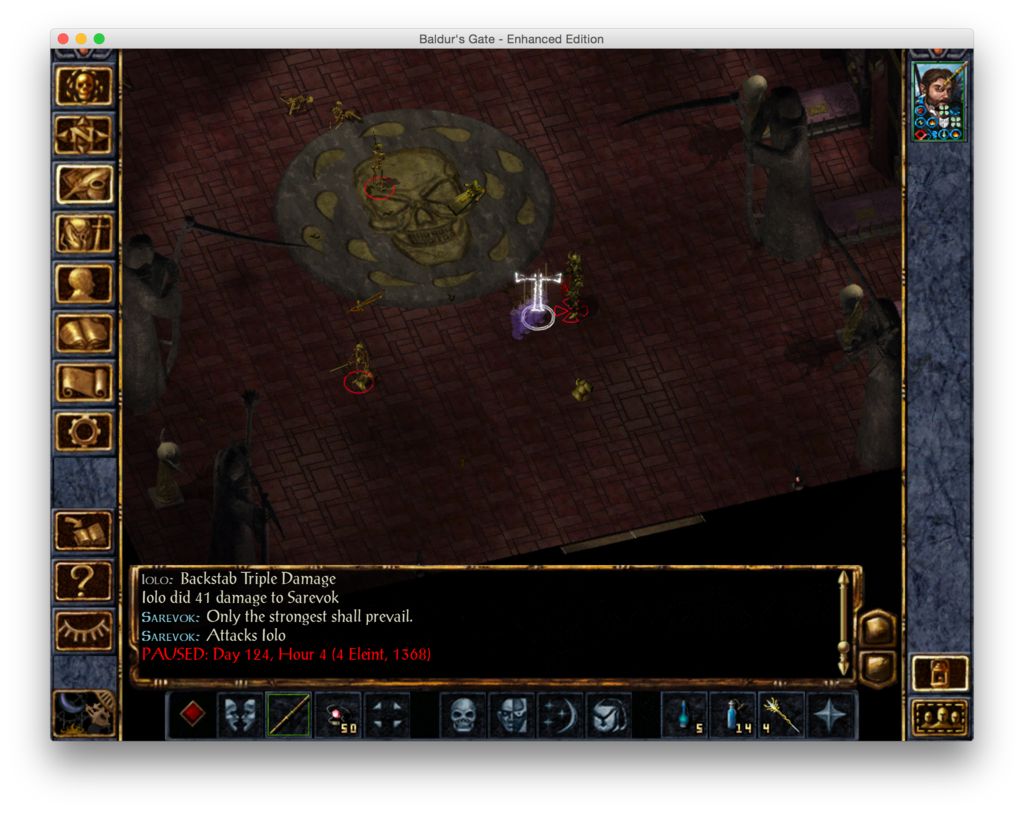This screenshot has height=813, width=1024.
Task: Activate the skull thieving ability
Action: tap(463, 715)
